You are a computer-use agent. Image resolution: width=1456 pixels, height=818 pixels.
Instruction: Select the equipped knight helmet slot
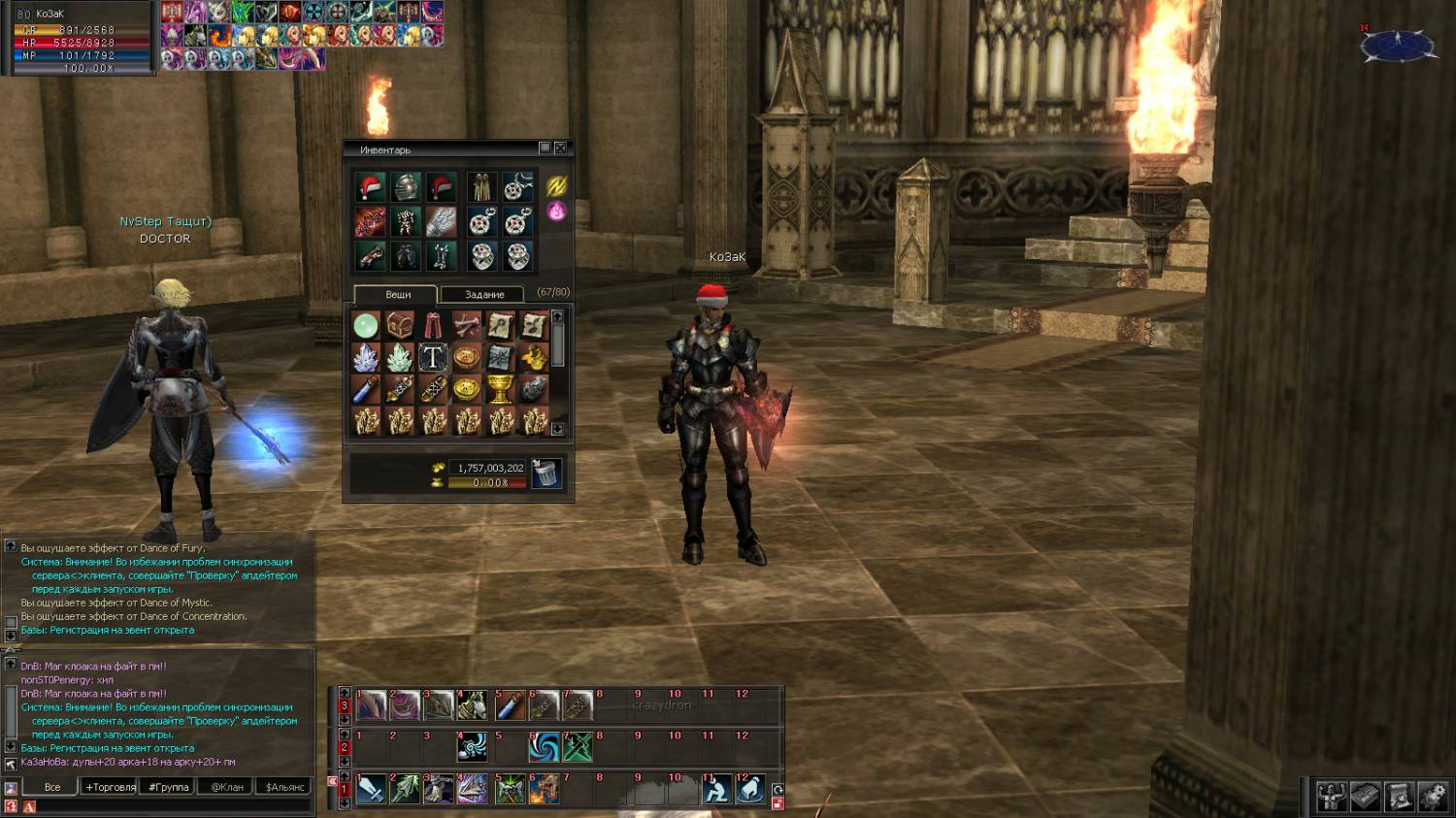tap(406, 187)
